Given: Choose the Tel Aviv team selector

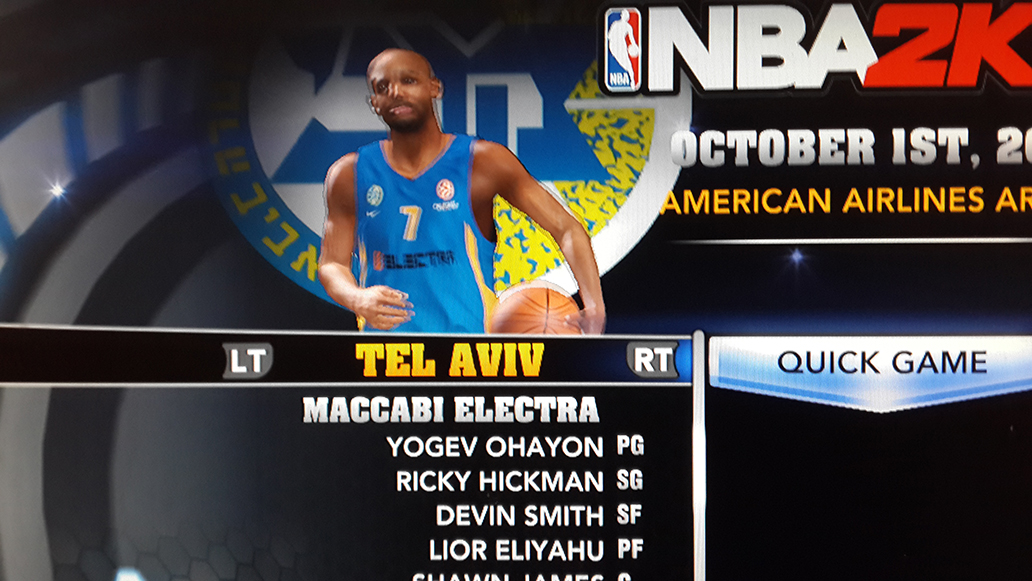Looking at the screenshot, I should 449,360.
